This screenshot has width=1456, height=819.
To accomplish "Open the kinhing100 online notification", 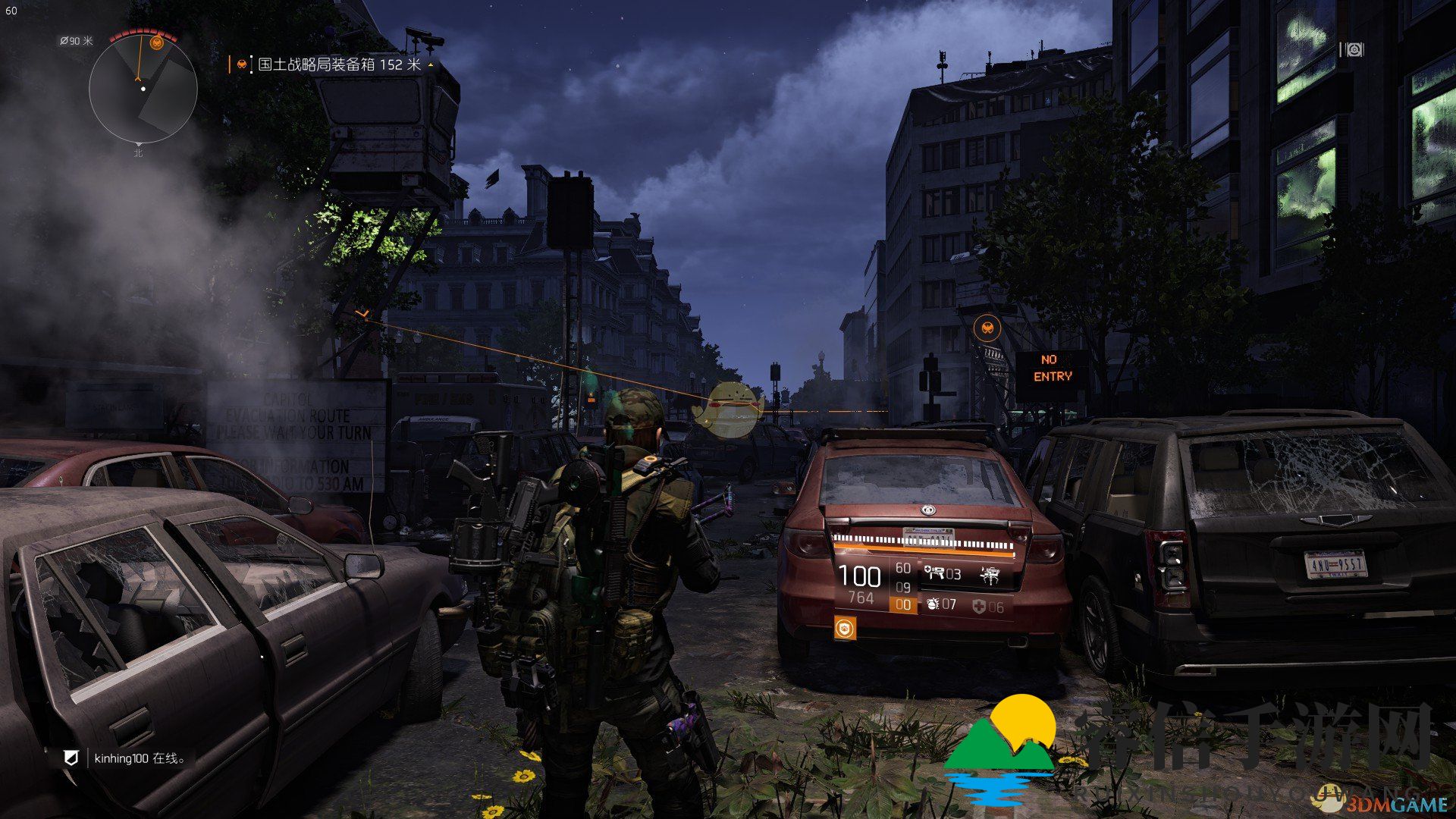I will 140,758.
